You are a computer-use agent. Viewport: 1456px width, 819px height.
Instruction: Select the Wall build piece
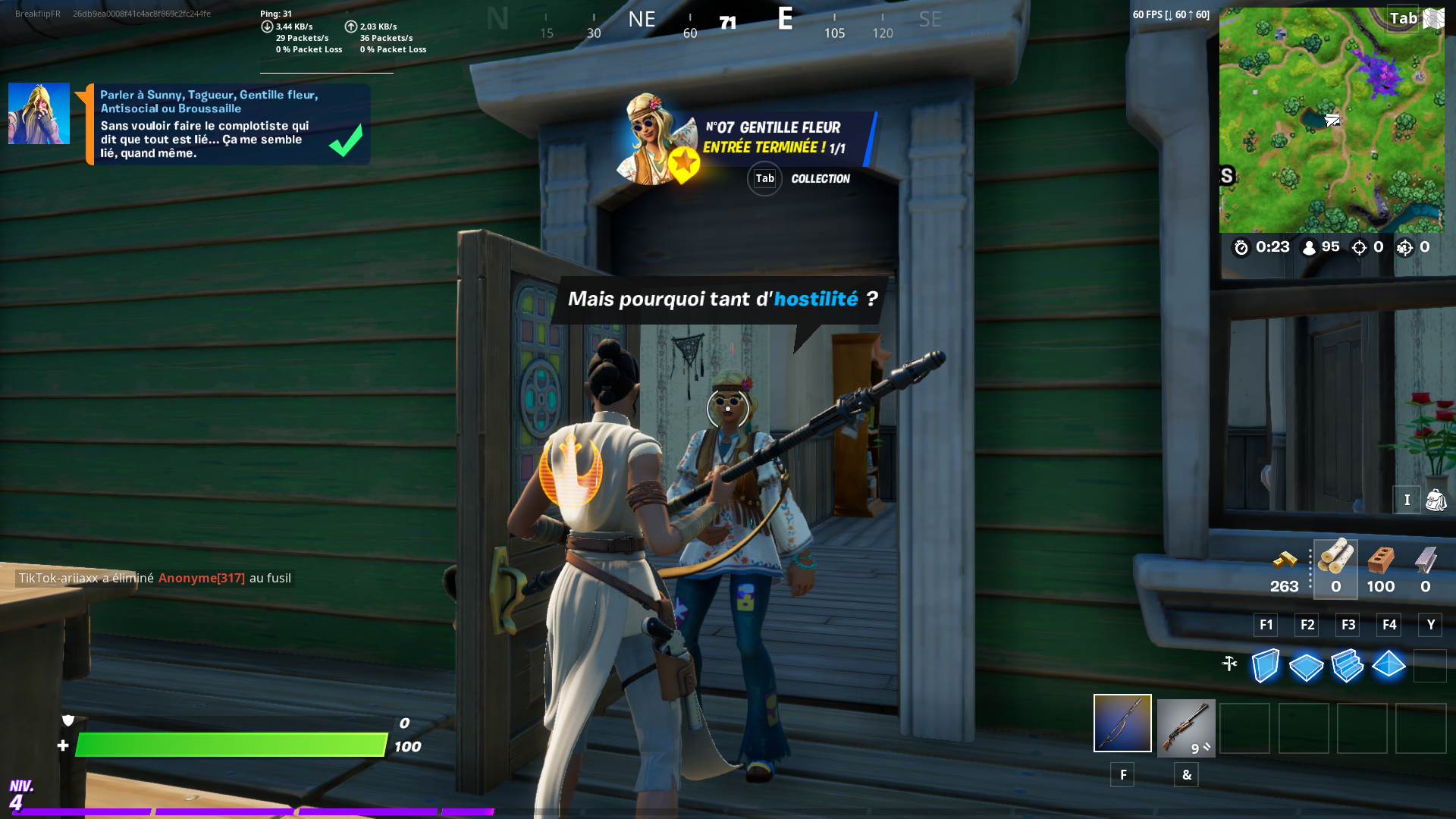click(1265, 666)
